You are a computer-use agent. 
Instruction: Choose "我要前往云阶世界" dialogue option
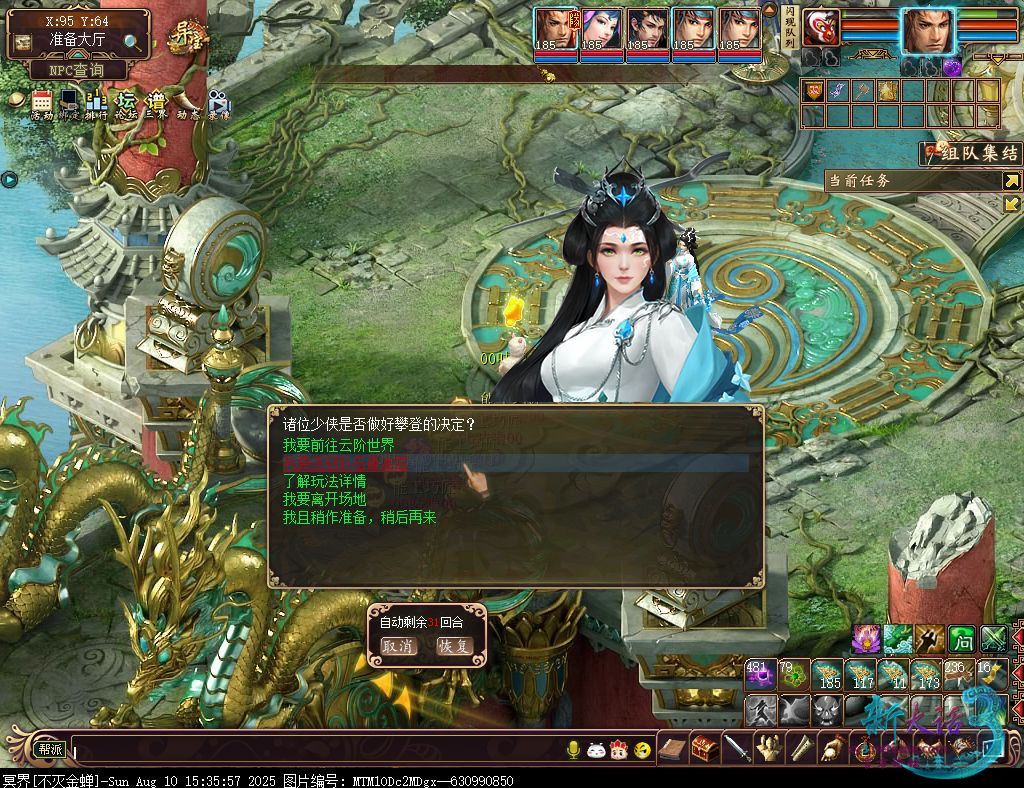[338, 445]
